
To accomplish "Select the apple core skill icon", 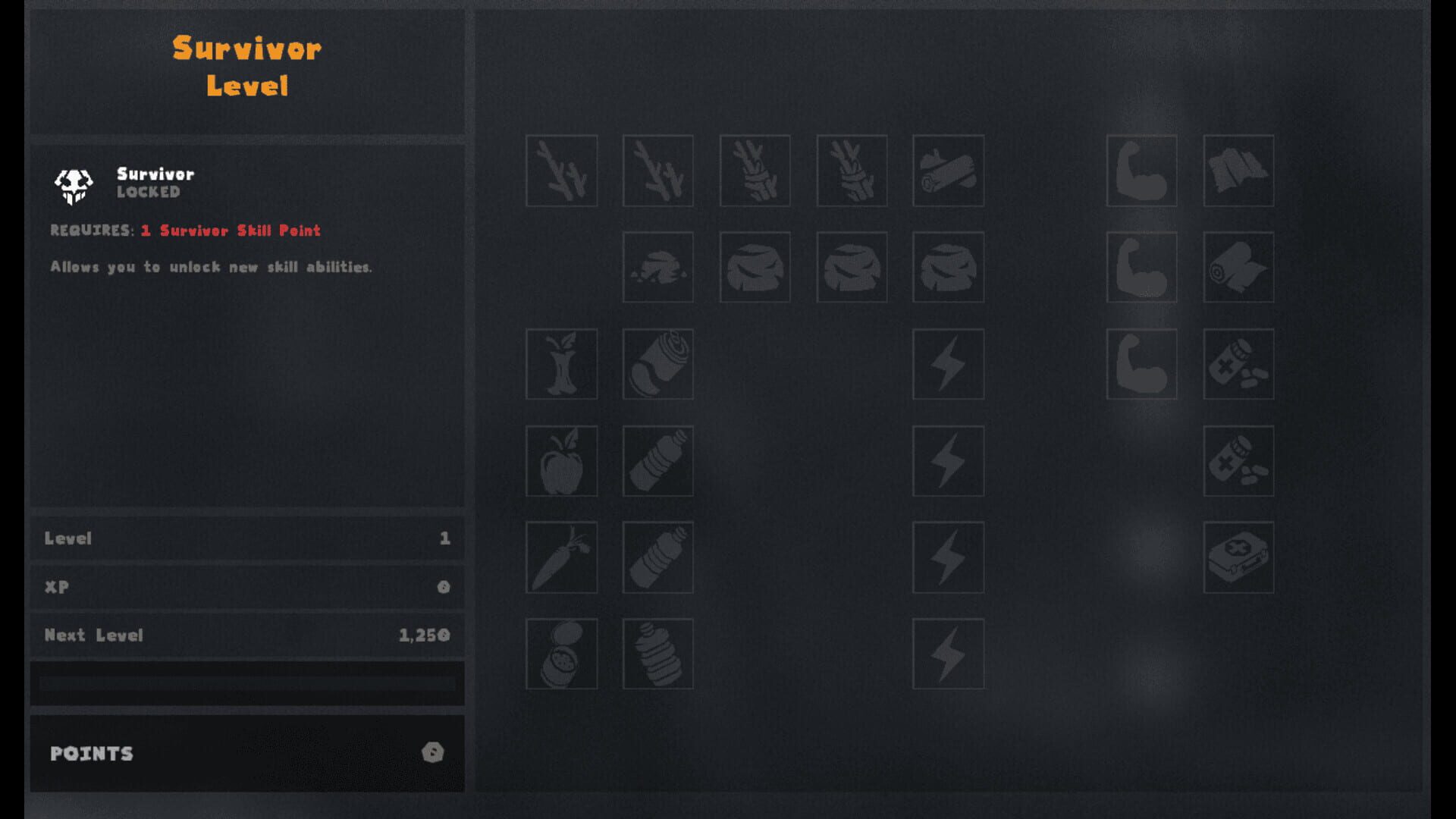I will pyautogui.click(x=561, y=365).
